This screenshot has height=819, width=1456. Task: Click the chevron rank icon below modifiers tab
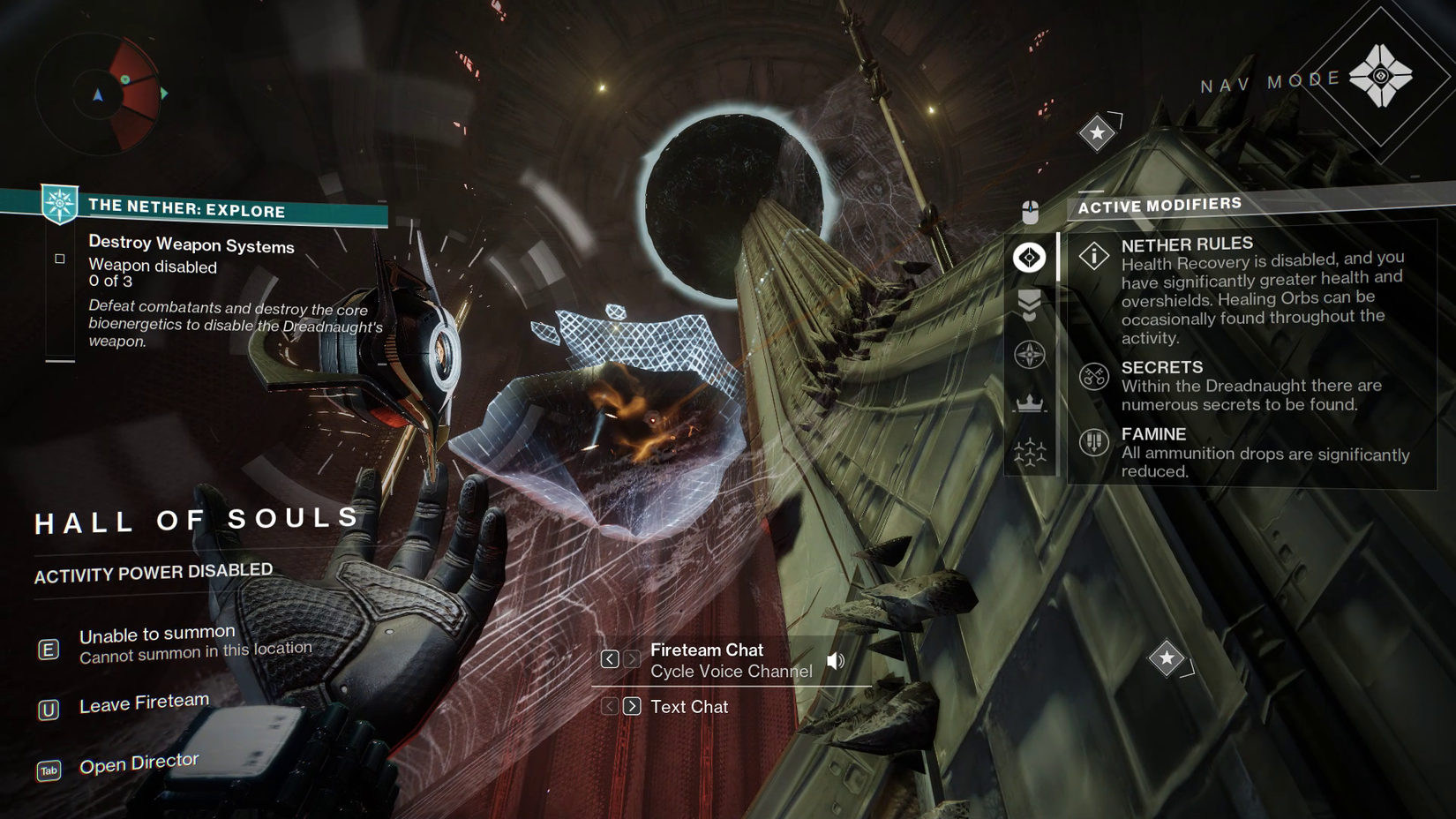[1029, 304]
